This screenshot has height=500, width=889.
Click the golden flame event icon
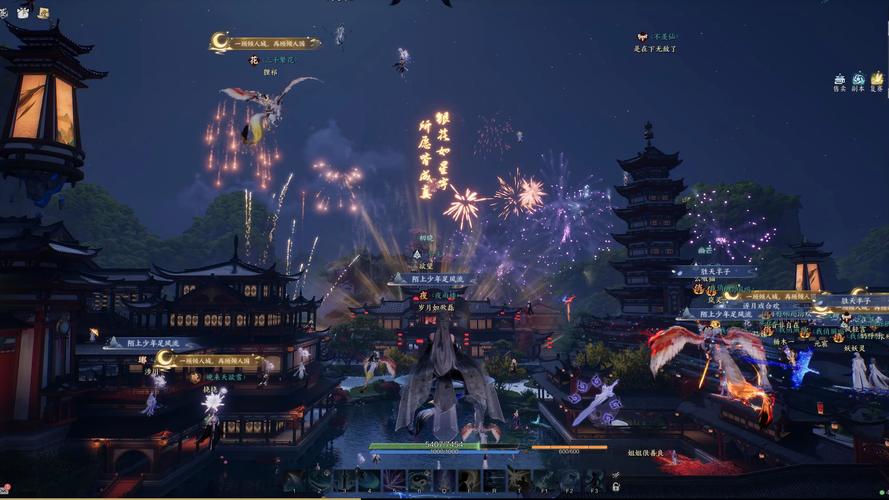click(x=877, y=78)
